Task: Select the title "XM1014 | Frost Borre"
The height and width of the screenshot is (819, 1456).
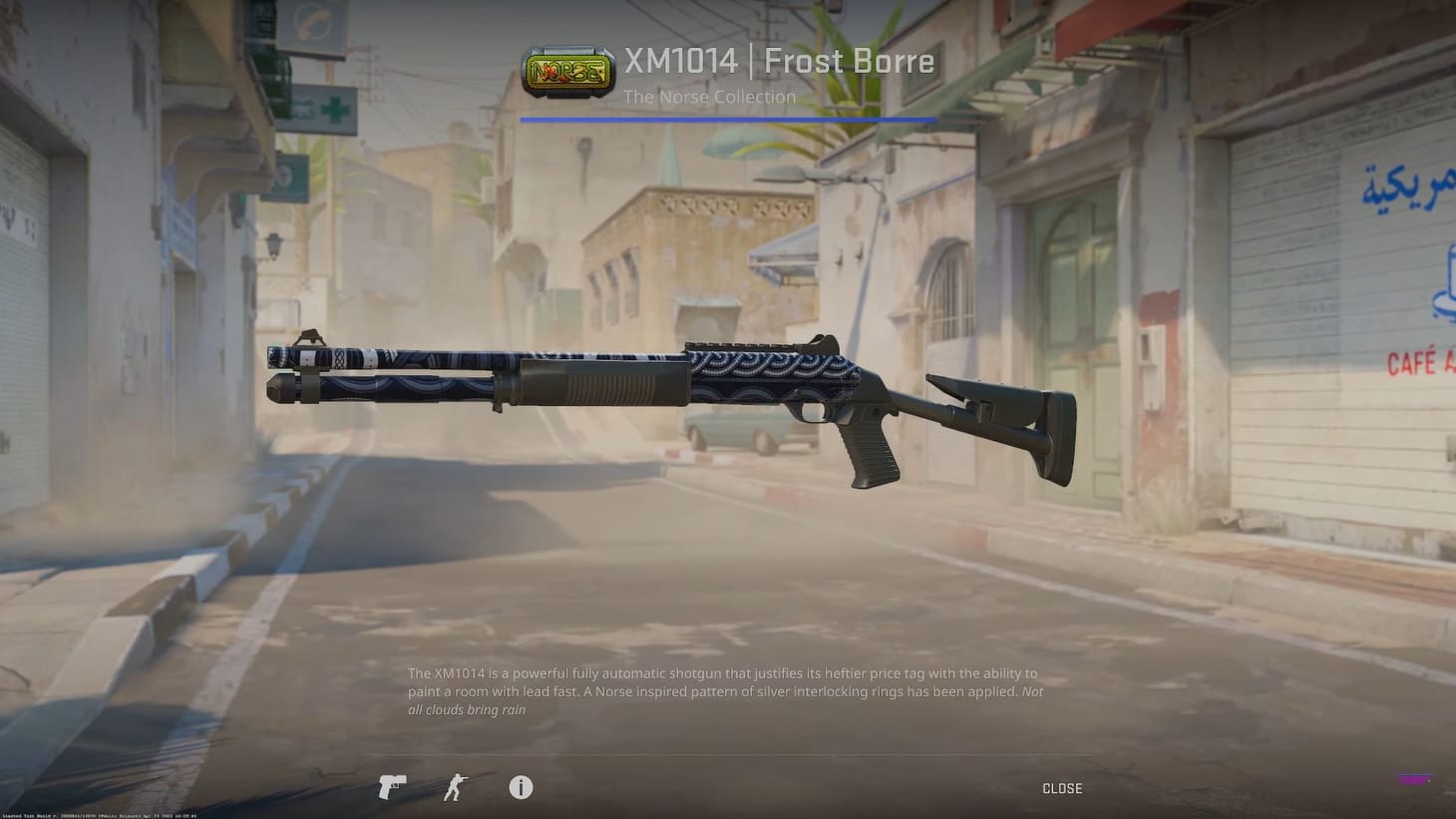Action: tap(779, 61)
